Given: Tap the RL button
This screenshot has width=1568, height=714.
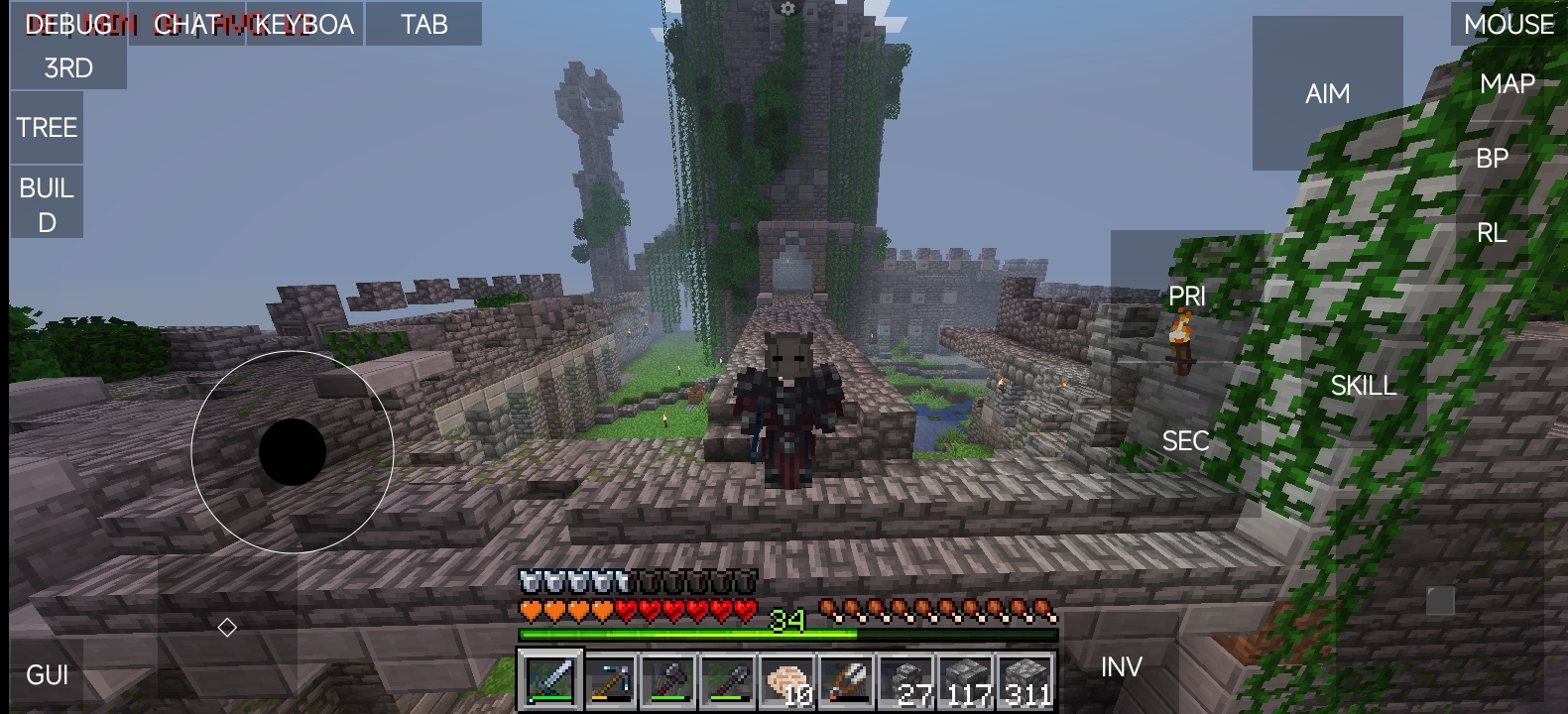Looking at the screenshot, I should click(1492, 233).
